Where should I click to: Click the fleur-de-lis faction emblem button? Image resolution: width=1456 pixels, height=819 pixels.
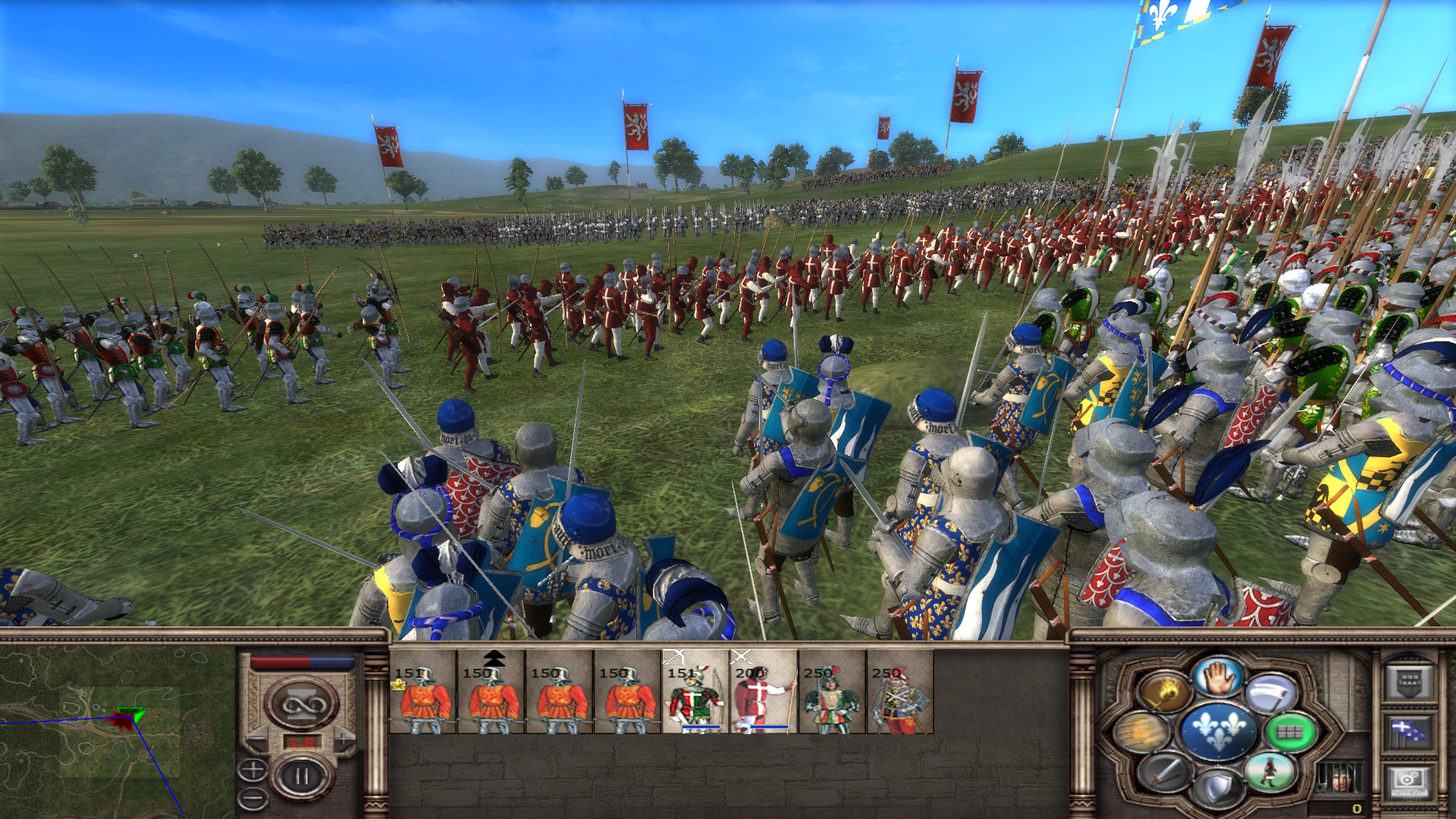pos(1219,730)
